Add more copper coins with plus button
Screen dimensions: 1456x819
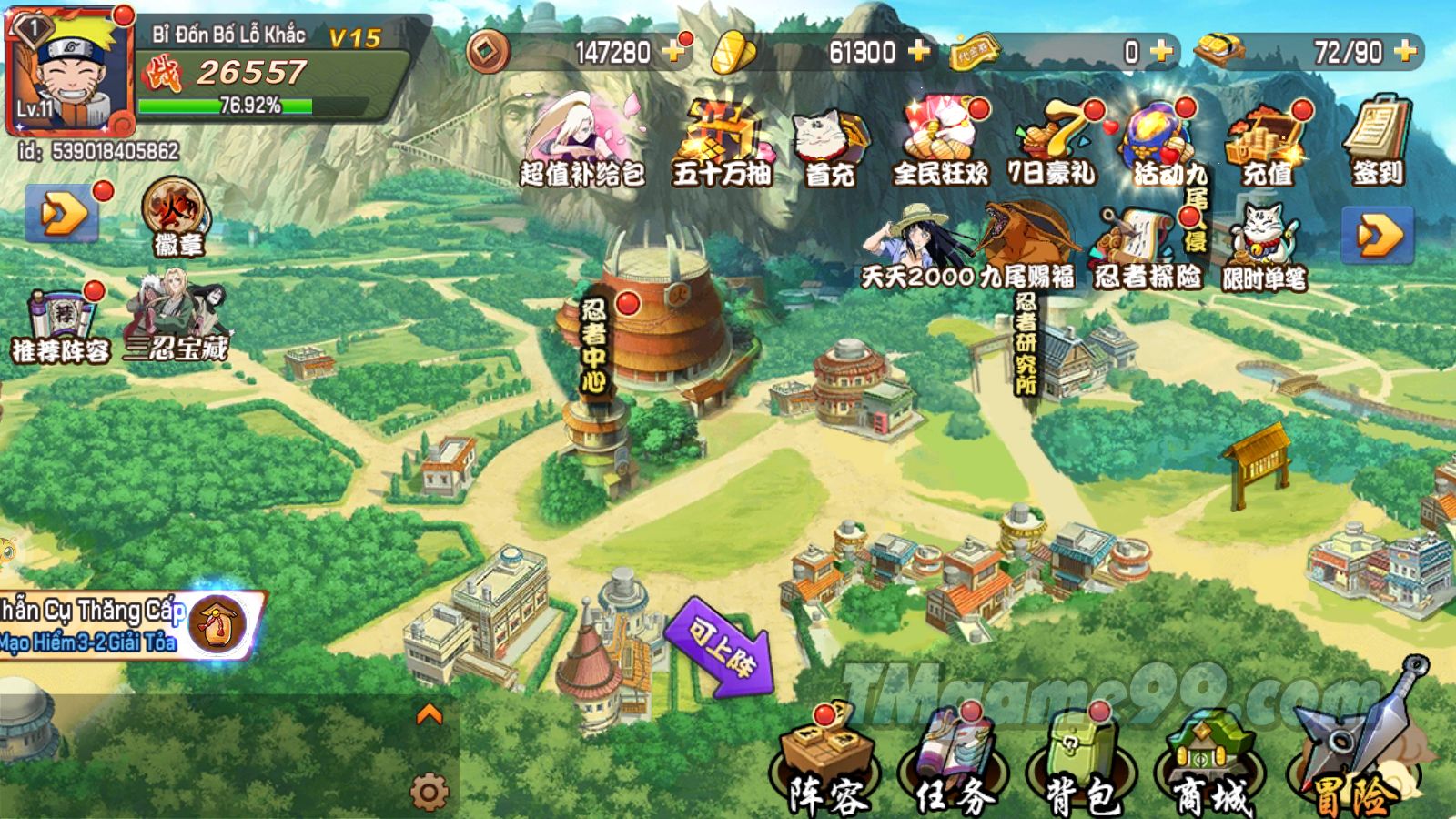[674, 51]
